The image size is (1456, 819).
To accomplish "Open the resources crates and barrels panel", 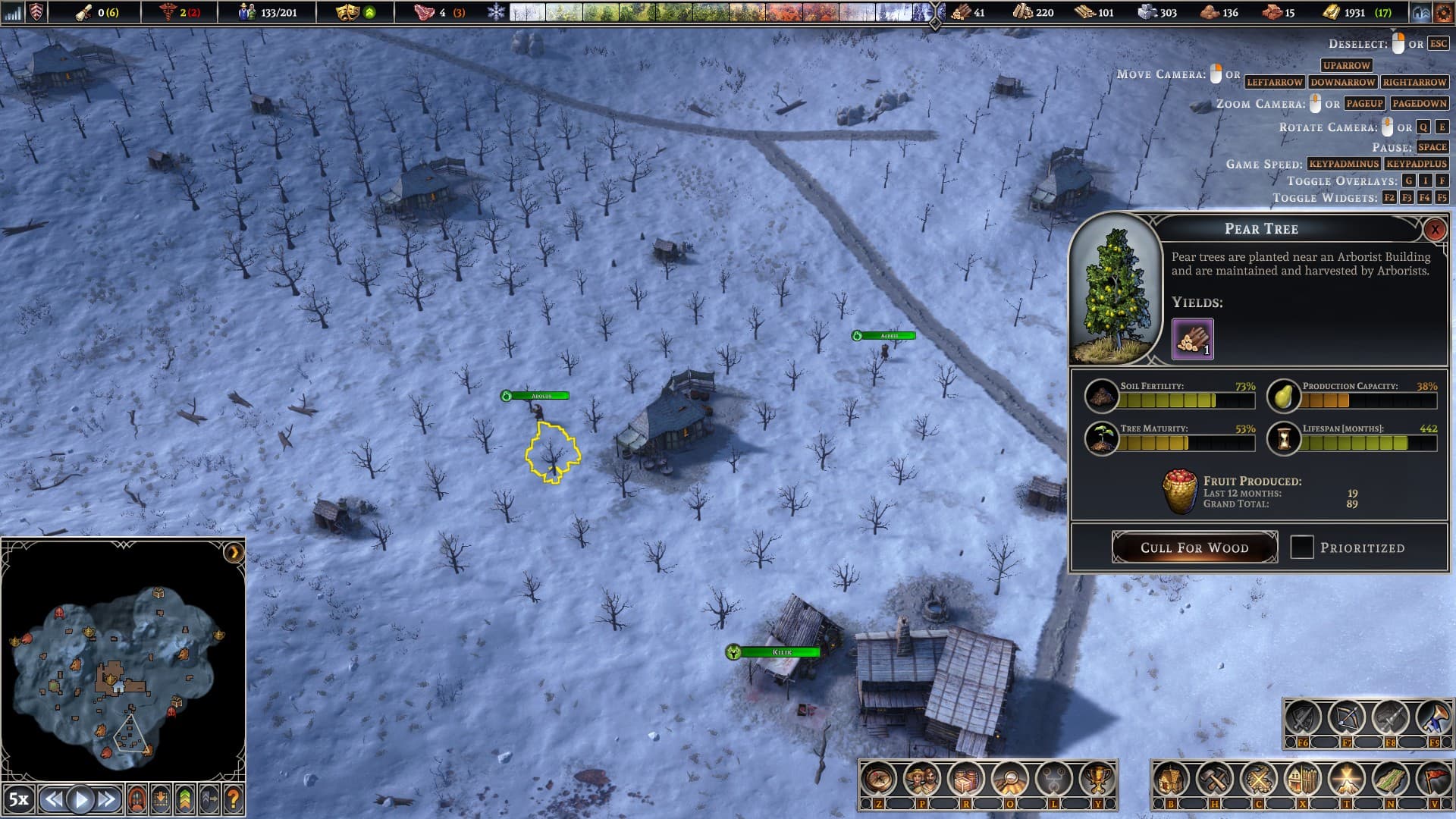I will click(x=966, y=779).
